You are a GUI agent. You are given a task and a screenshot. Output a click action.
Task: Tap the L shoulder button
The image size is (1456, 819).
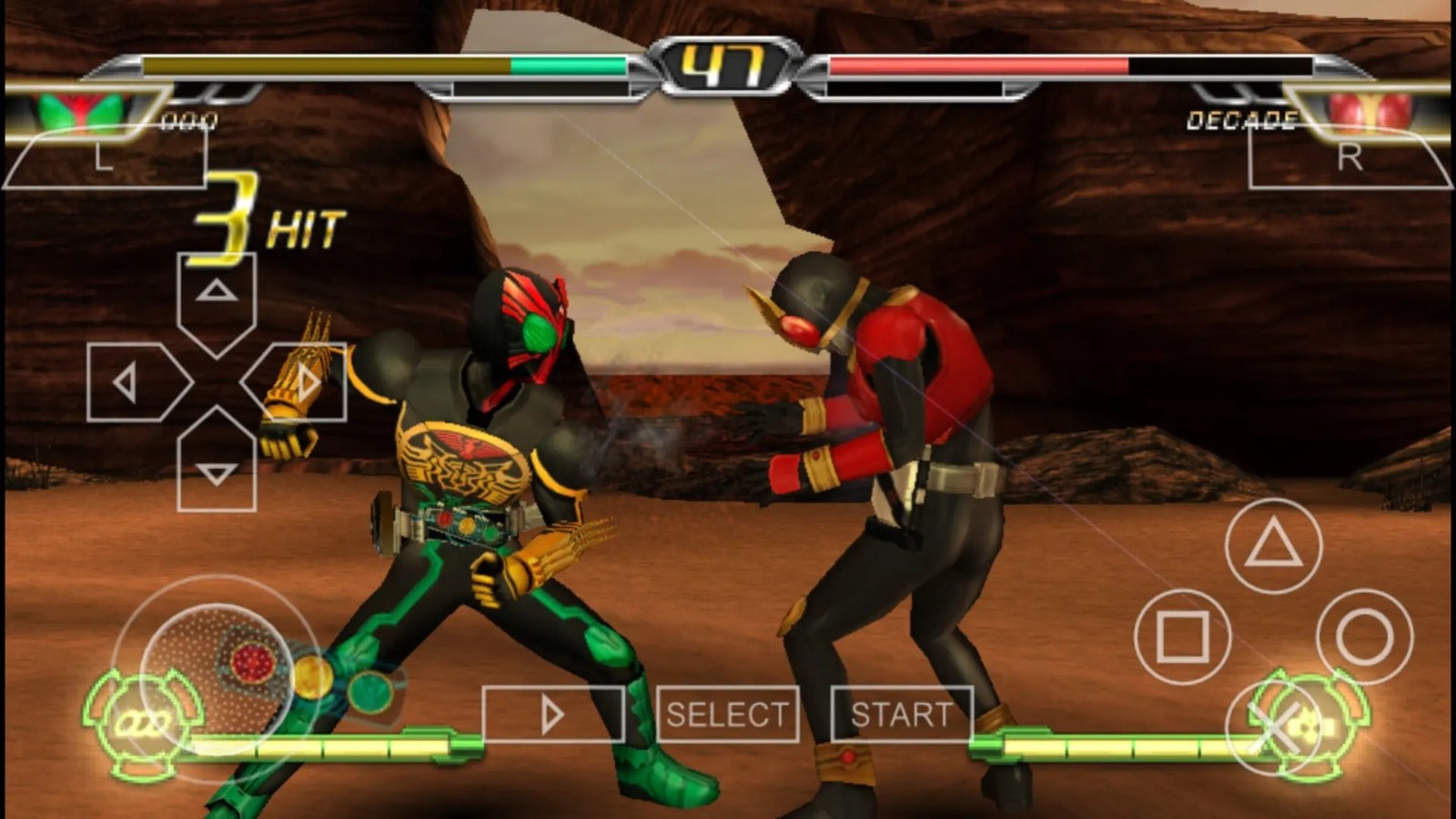click(105, 158)
